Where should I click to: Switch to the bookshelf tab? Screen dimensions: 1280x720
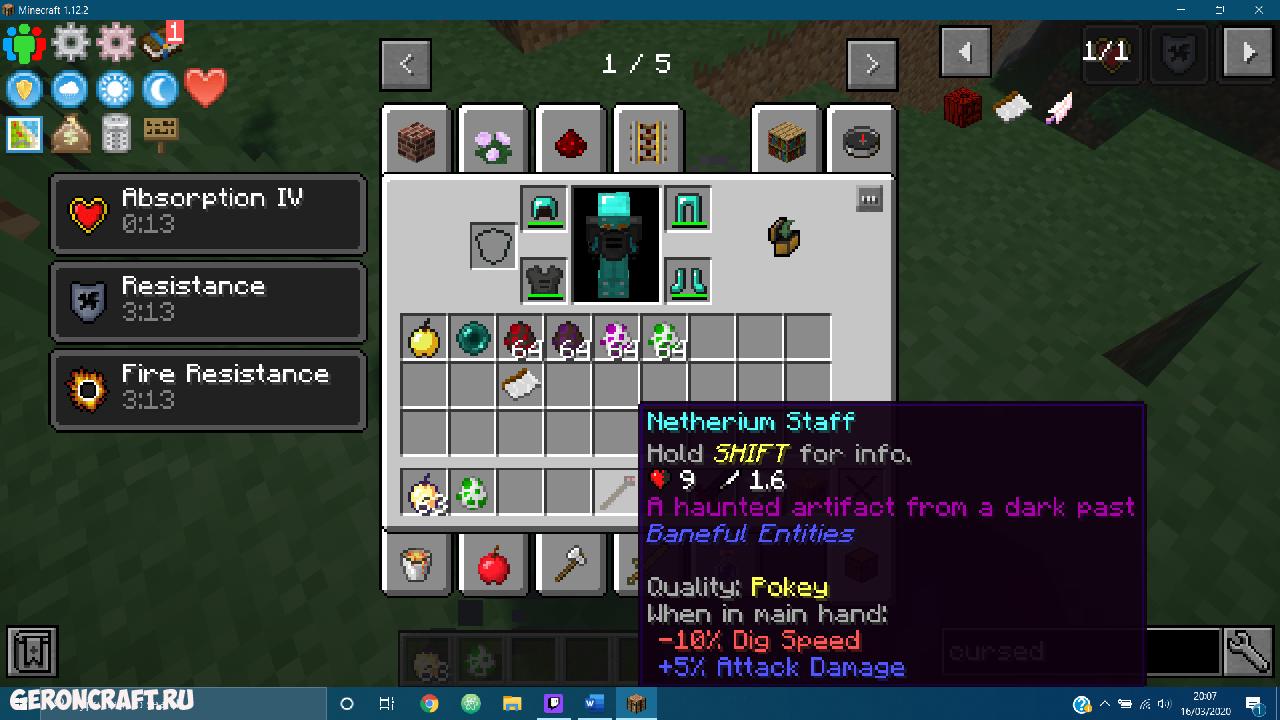[x=784, y=142]
